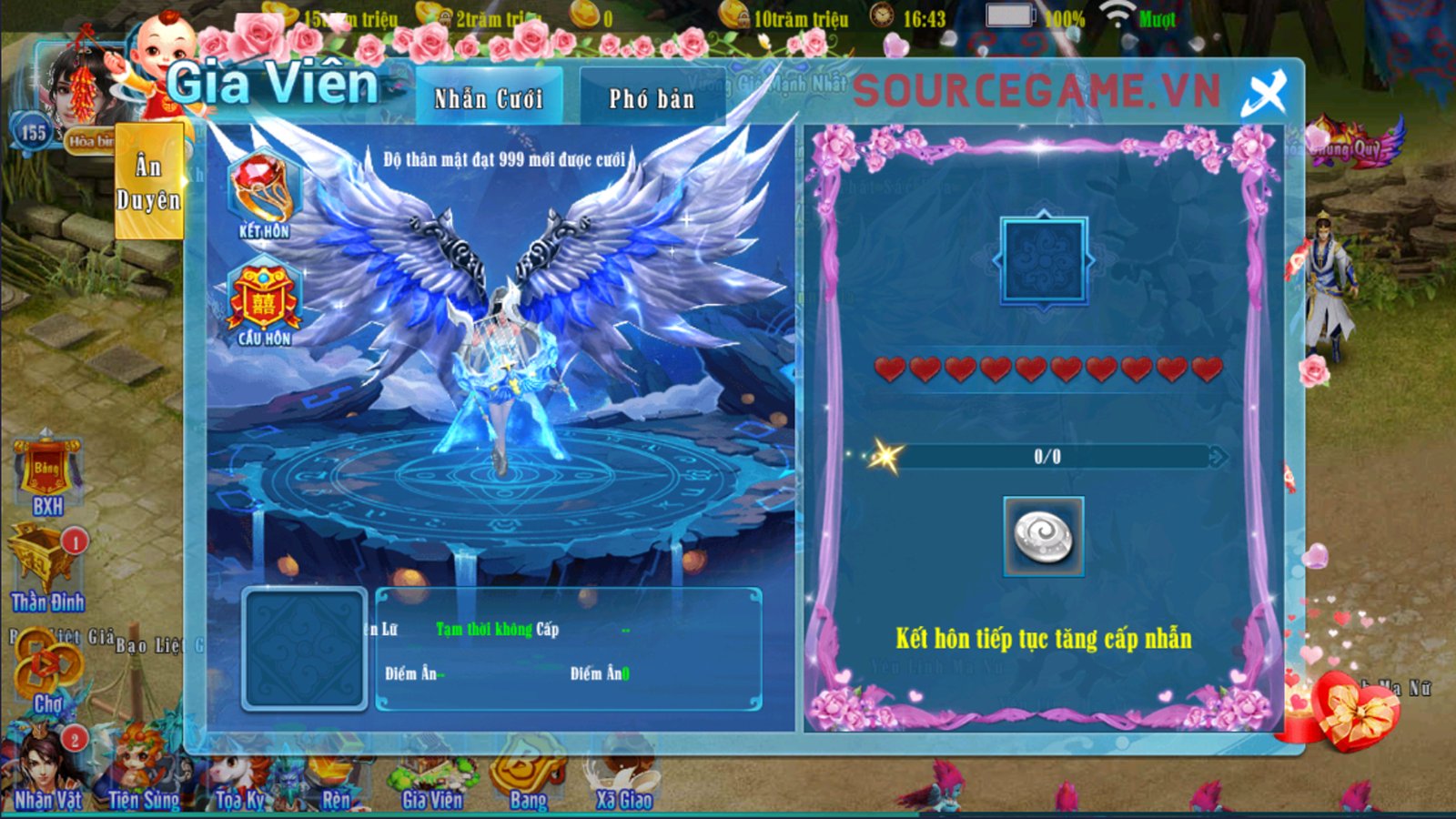Viewport: 1456px width, 819px height.
Task: Open the Phó bản tab
Action: point(652,97)
